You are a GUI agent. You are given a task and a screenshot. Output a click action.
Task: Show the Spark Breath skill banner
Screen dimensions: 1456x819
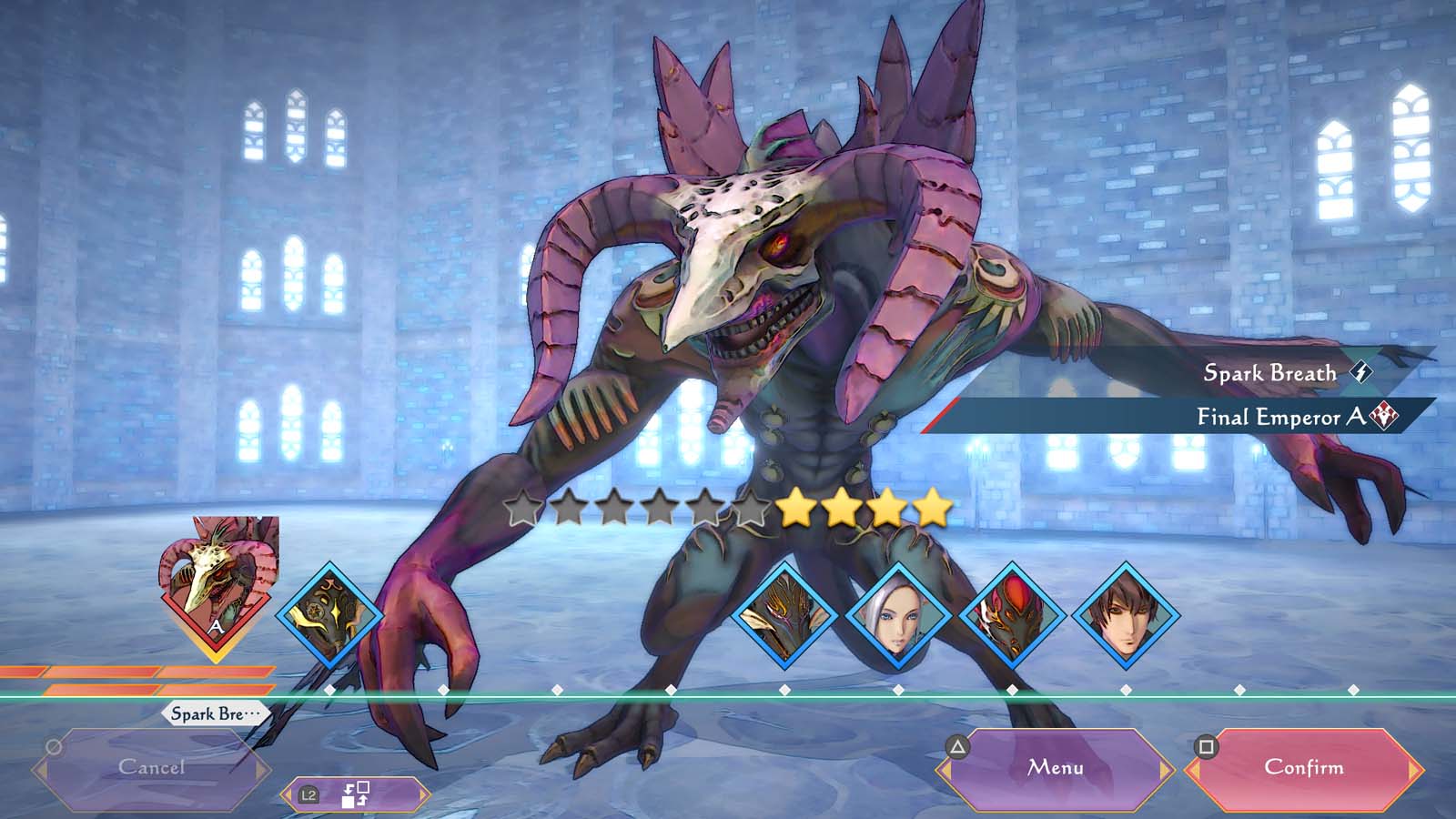(x=1274, y=372)
